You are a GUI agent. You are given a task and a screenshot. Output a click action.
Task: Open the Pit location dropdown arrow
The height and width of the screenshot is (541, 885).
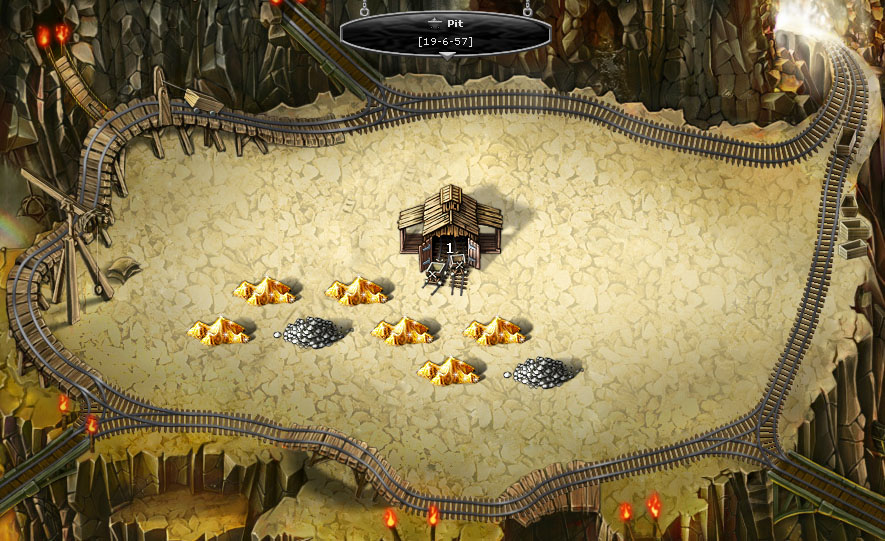446,56
